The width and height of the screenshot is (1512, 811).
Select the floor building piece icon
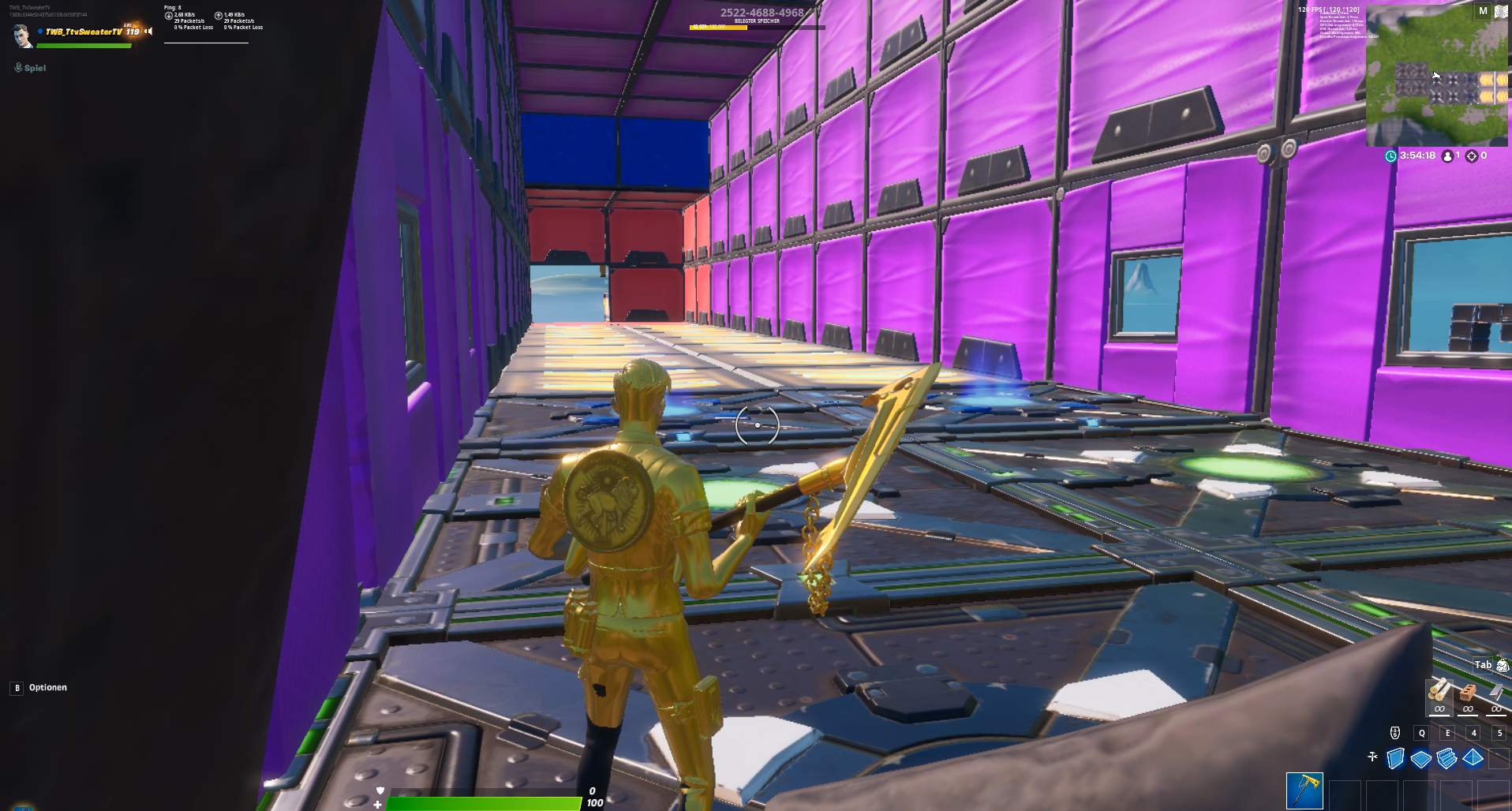coord(1421,758)
